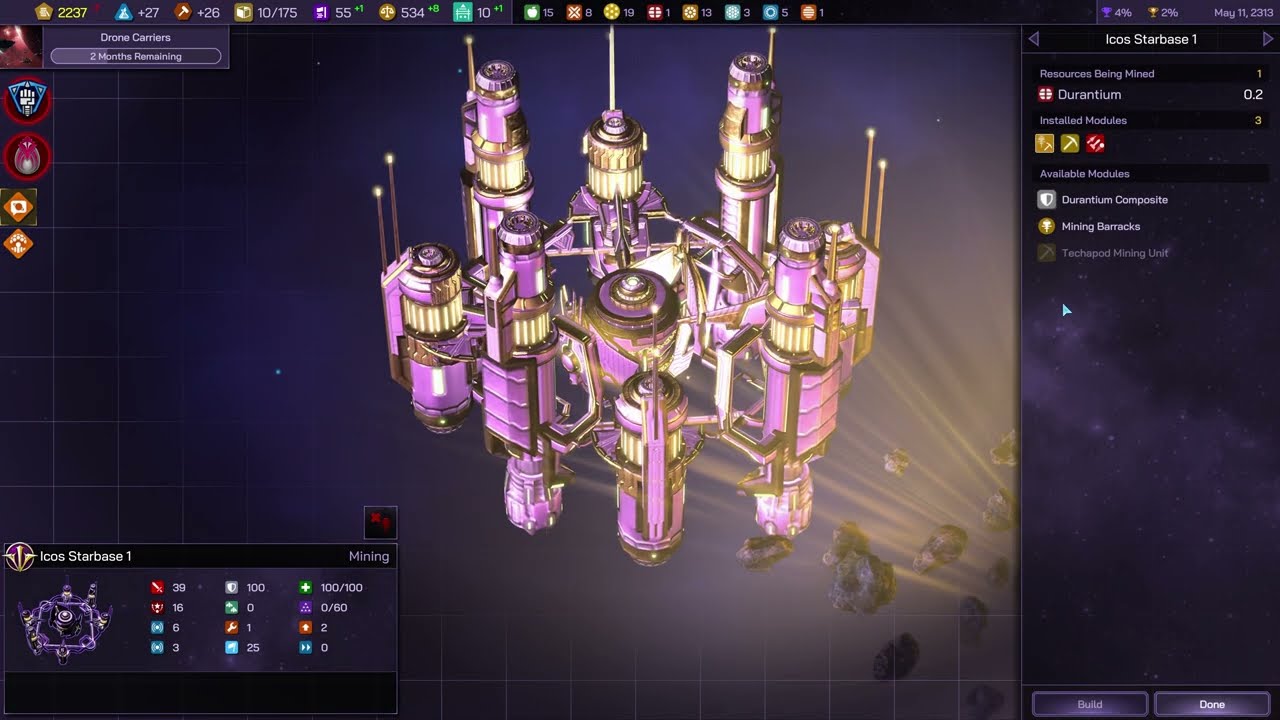Select the installed drill-and-pickaxe module icon
This screenshot has height=720, width=1280.
1045,144
